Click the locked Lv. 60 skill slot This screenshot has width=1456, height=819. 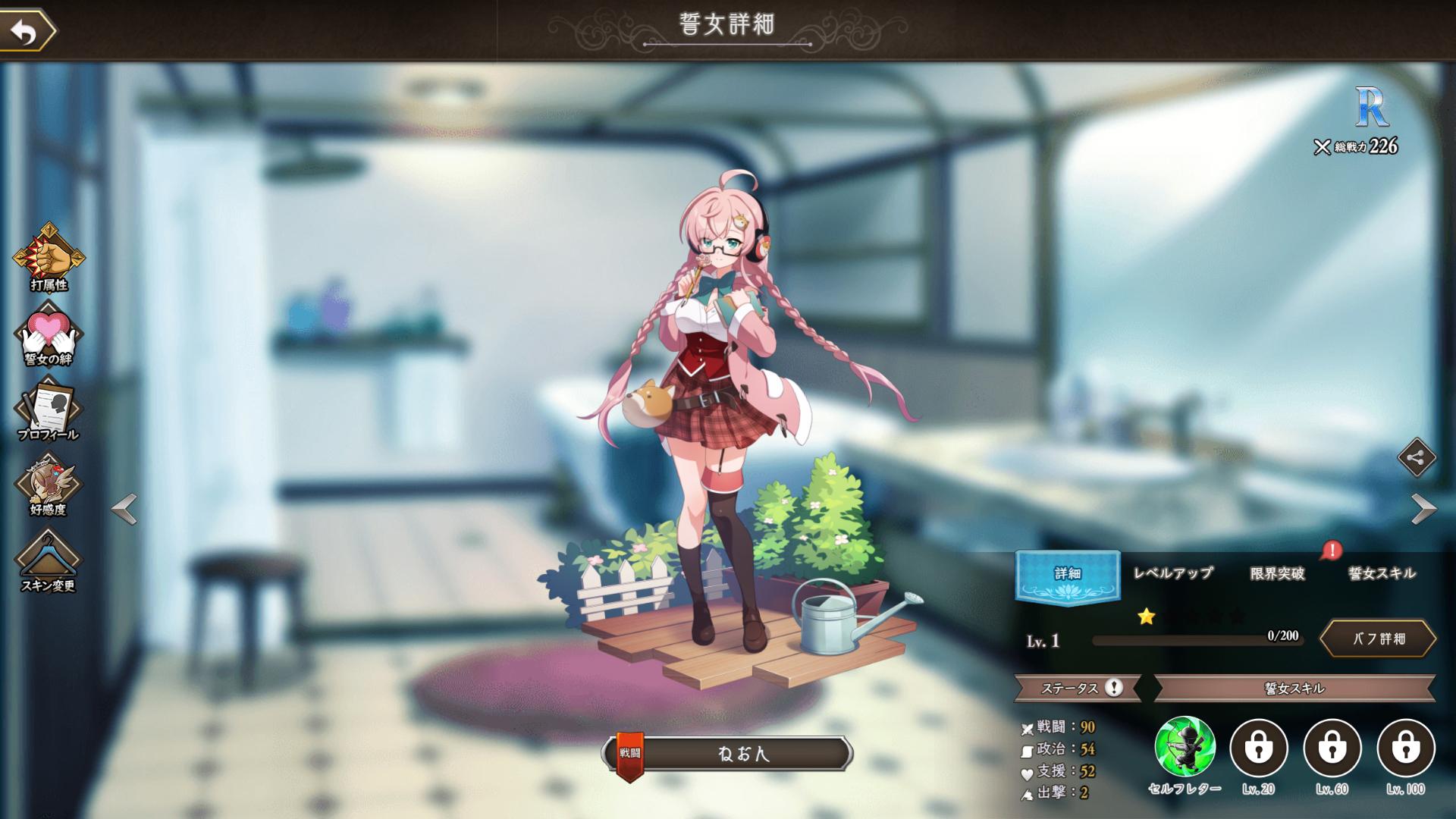point(1332,748)
